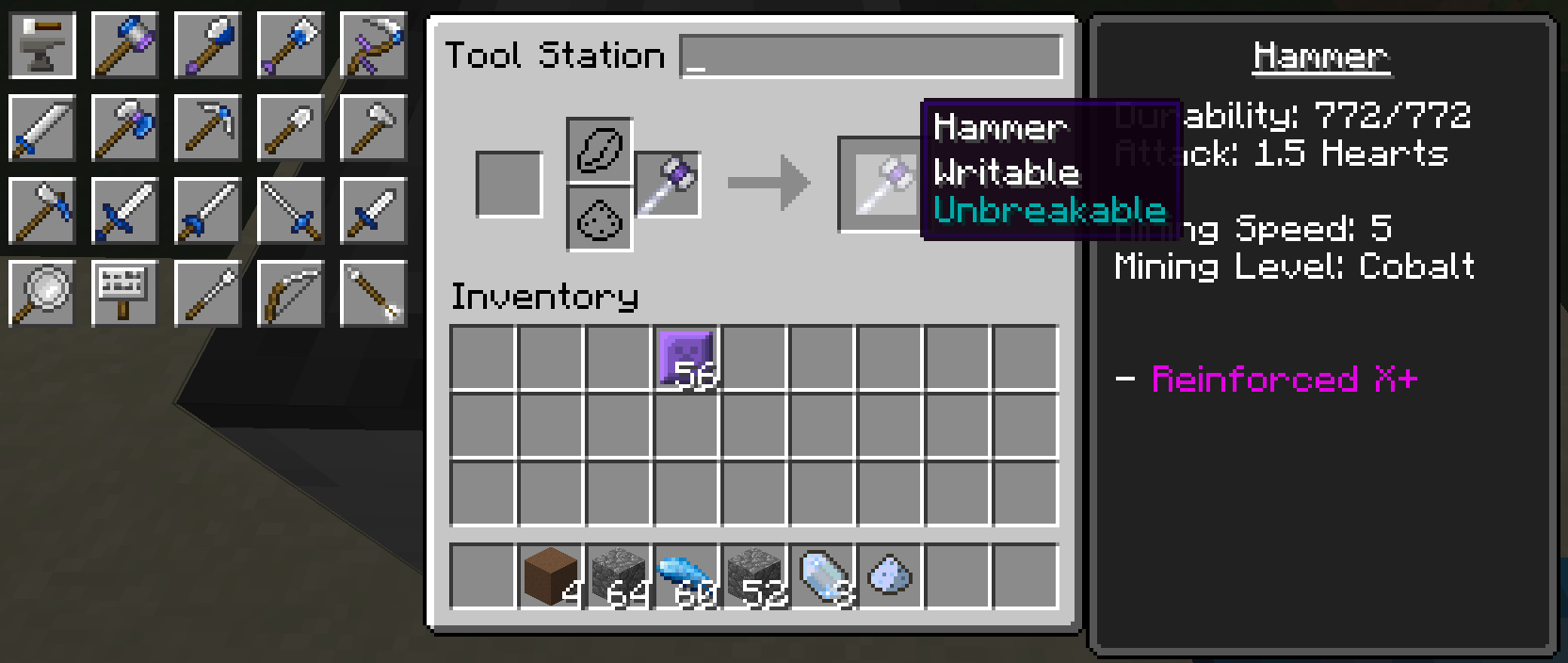Grab the blue slime crystal stack of 60
The image size is (1568, 663).
[687, 576]
